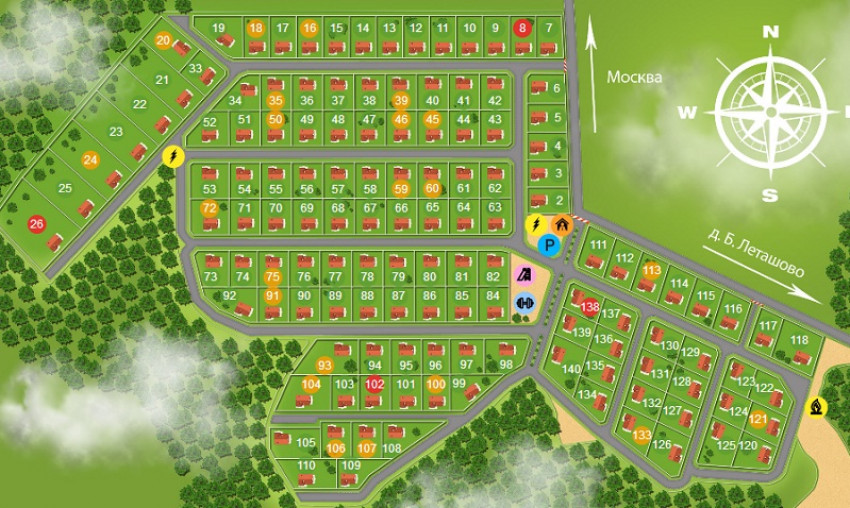Show the orange guard house icon
Screen dimensions: 850x508
(x=562, y=225)
